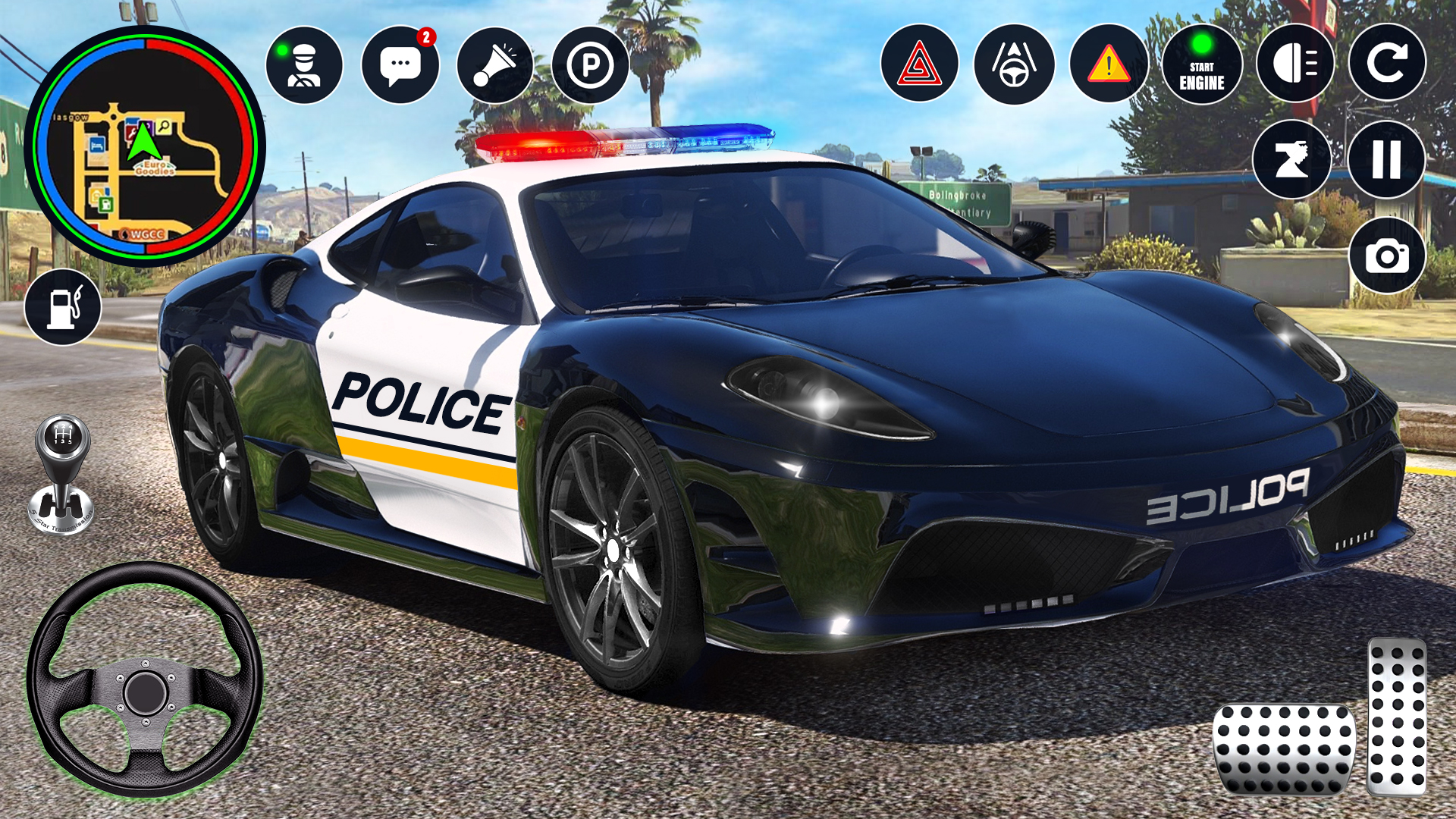Toggle the engine with START ENGINE button
The height and width of the screenshot is (819, 1456).
(1202, 64)
